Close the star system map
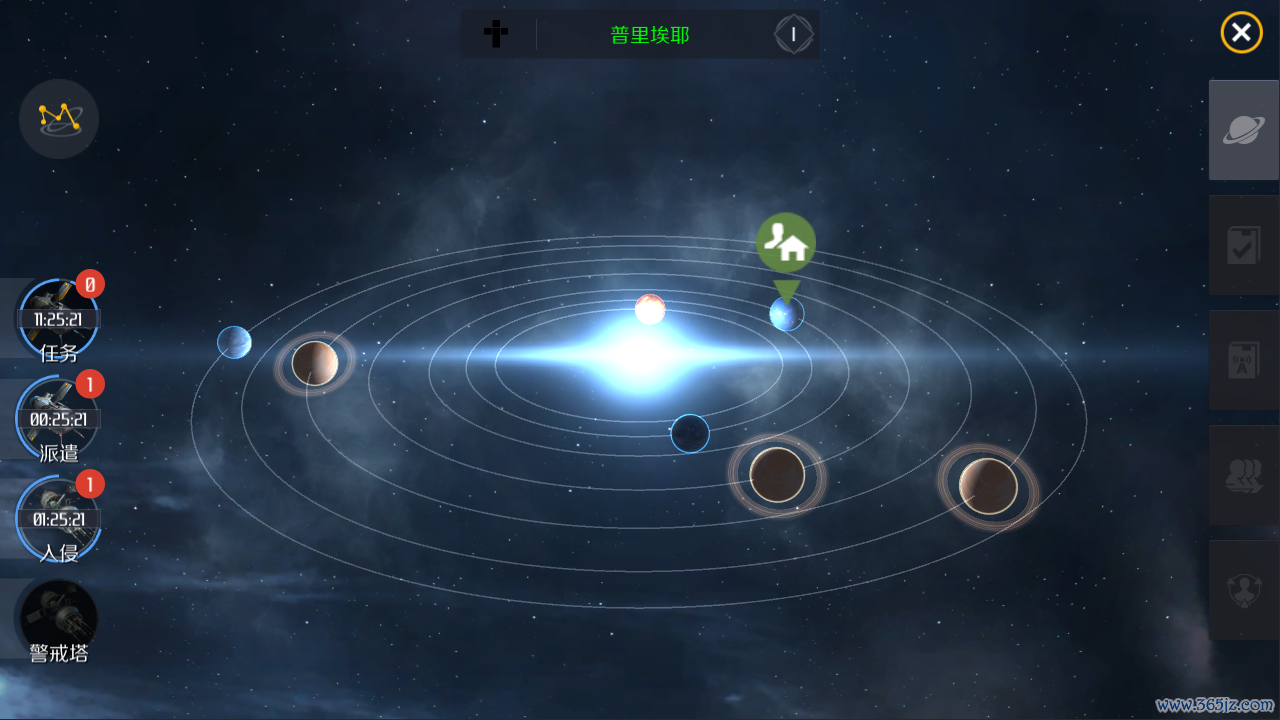 point(1241,33)
